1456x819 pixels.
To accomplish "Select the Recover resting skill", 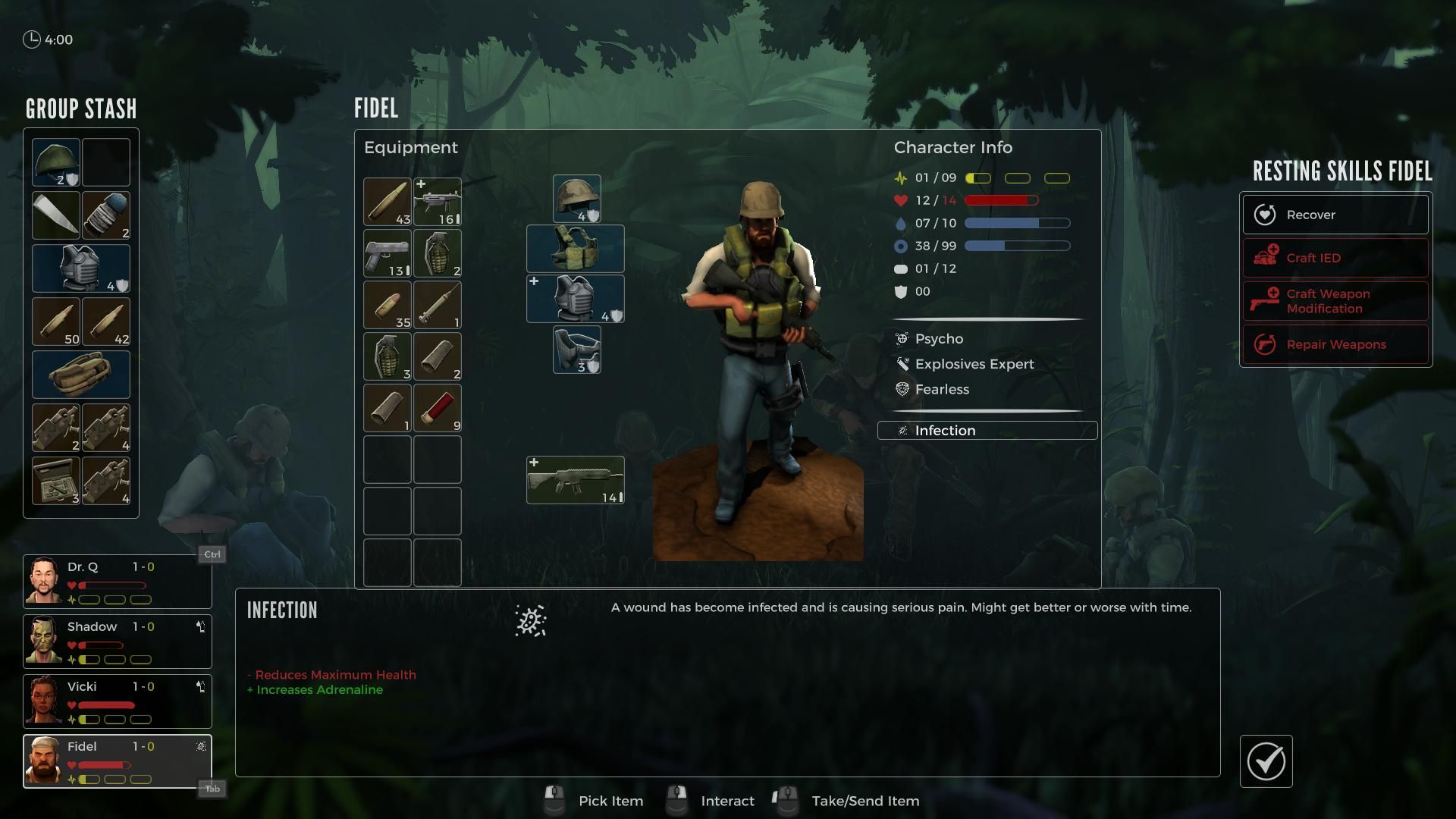I will coord(1335,215).
